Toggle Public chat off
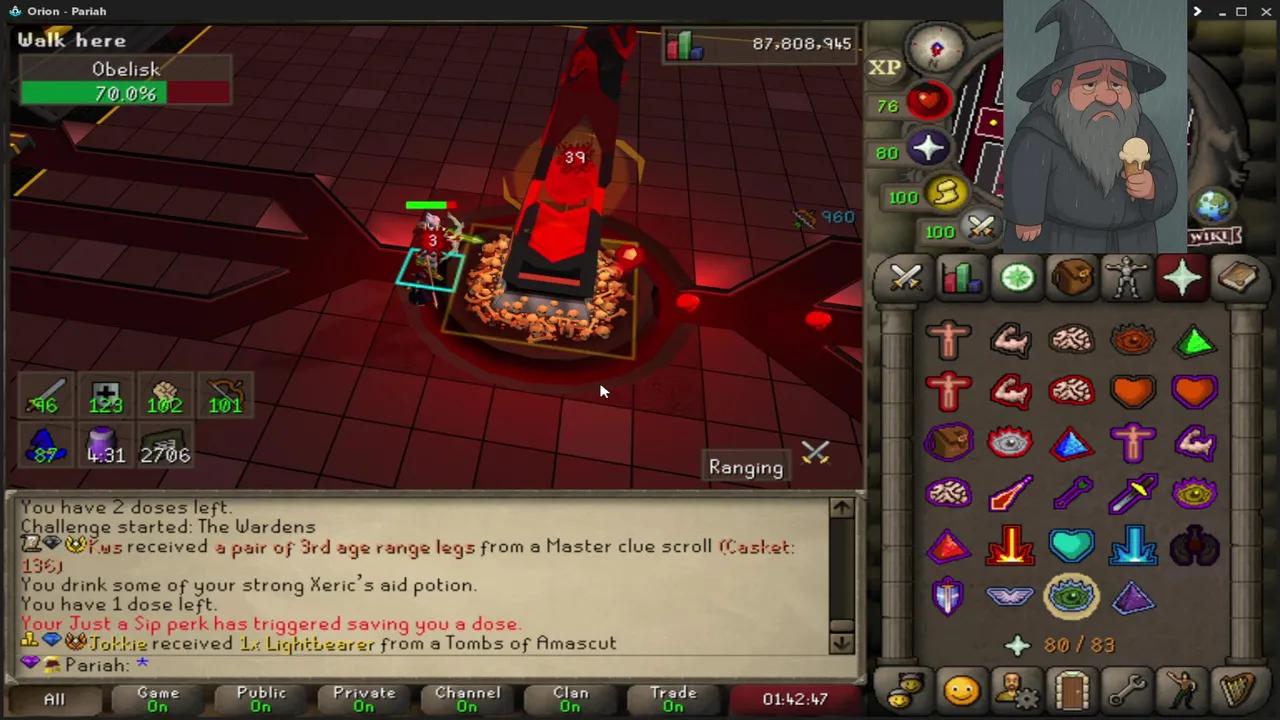Viewport: 1280px width, 720px height. click(x=261, y=698)
